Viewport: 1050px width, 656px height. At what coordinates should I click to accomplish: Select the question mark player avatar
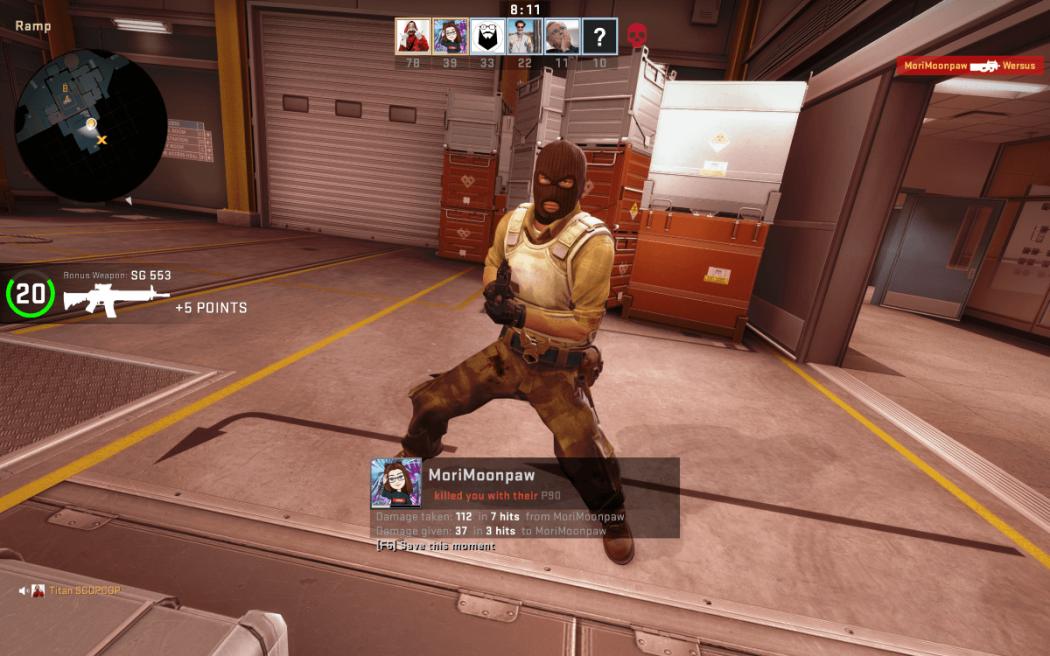[599, 36]
